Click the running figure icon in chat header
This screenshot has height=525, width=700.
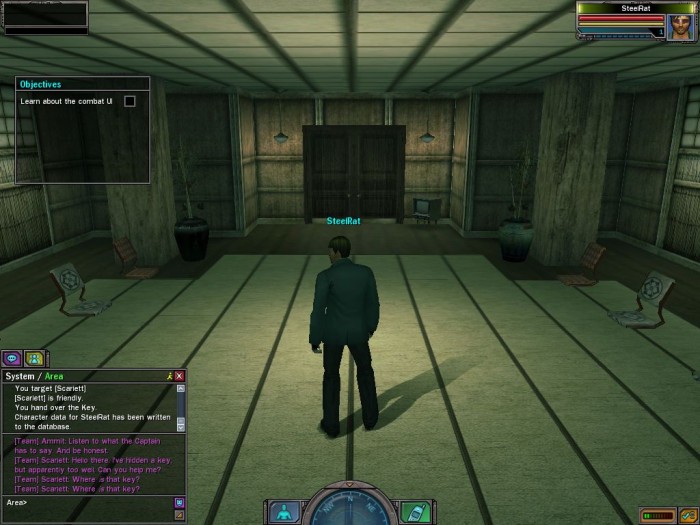pyautogui.click(x=170, y=376)
